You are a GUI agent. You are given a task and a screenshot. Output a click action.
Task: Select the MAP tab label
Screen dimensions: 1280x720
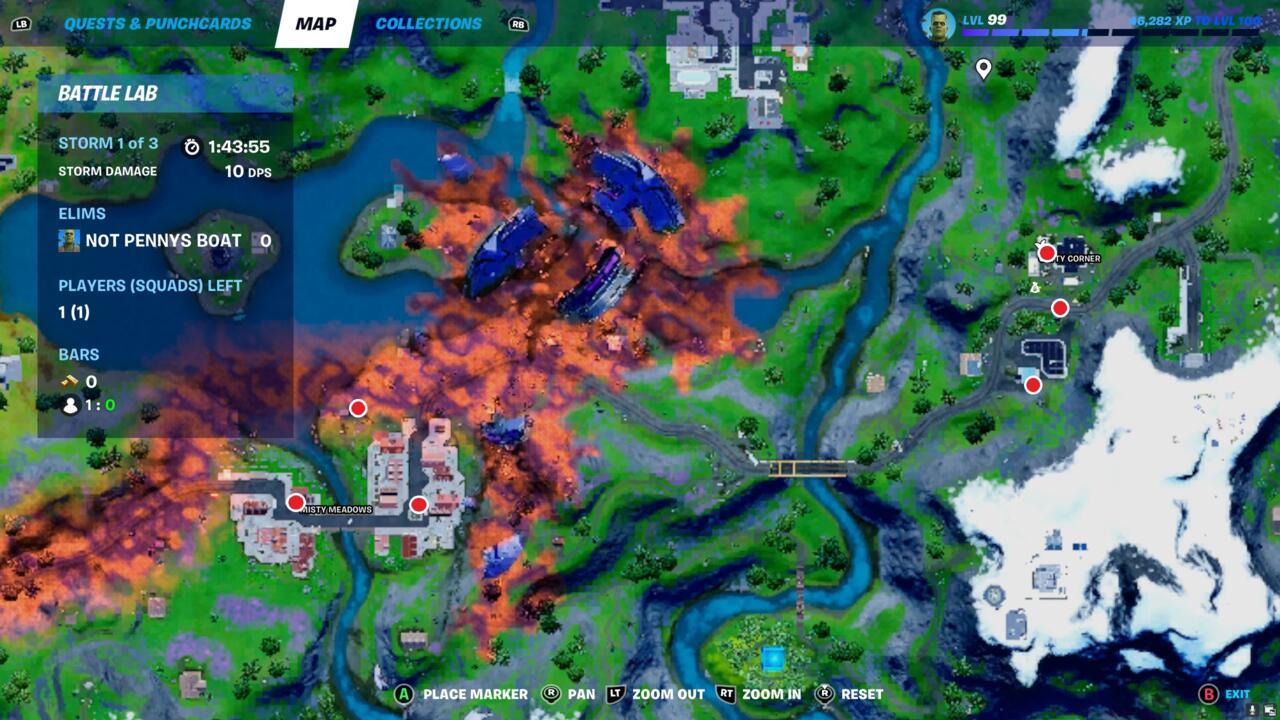tap(316, 22)
